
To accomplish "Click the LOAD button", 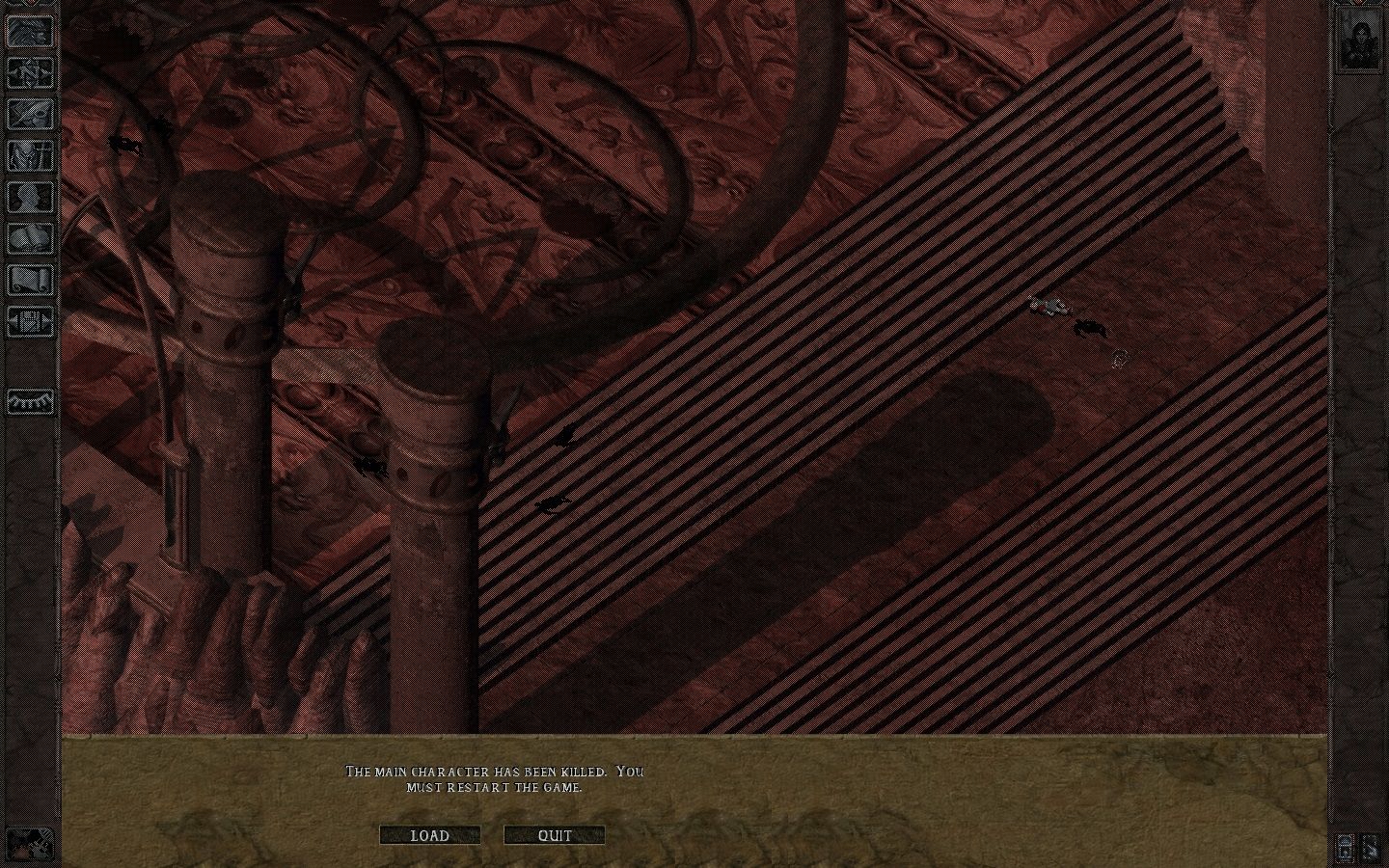I will [x=430, y=836].
